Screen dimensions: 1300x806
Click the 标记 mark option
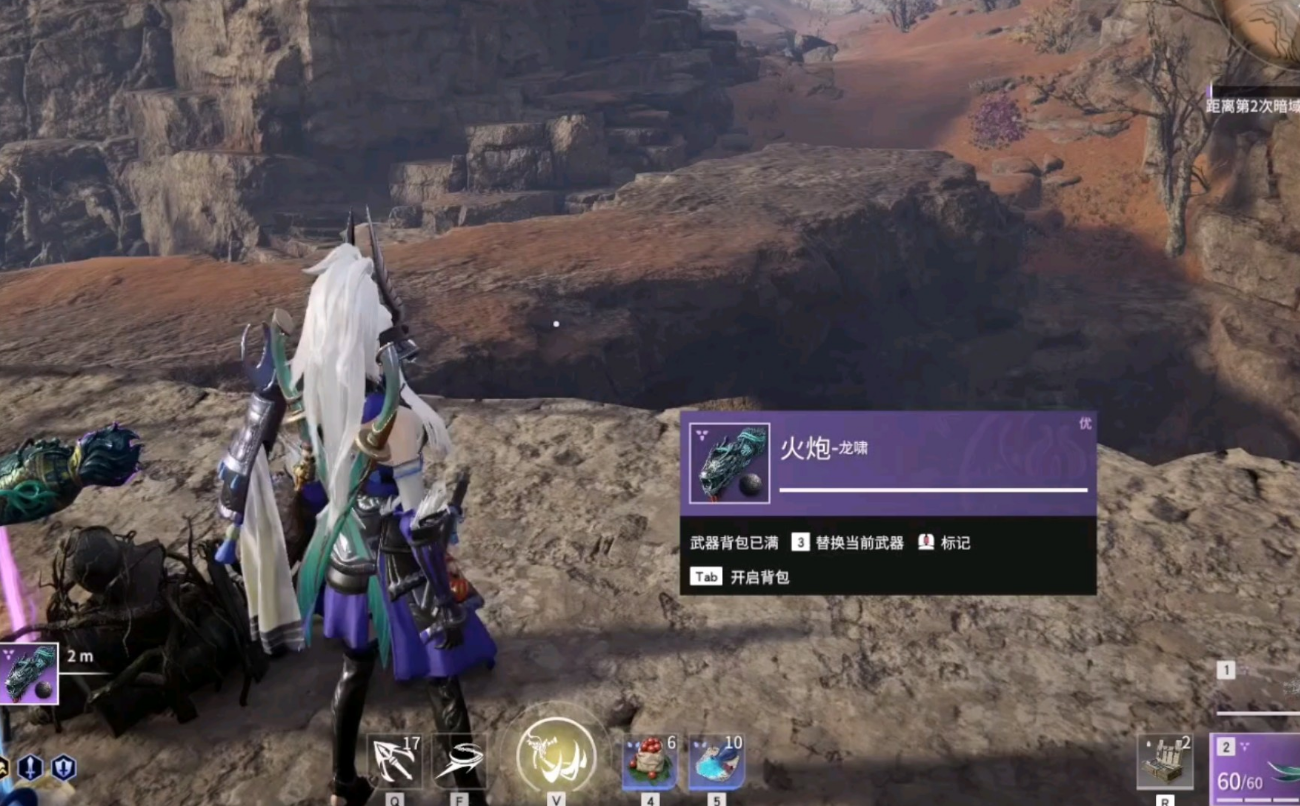tap(944, 543)
